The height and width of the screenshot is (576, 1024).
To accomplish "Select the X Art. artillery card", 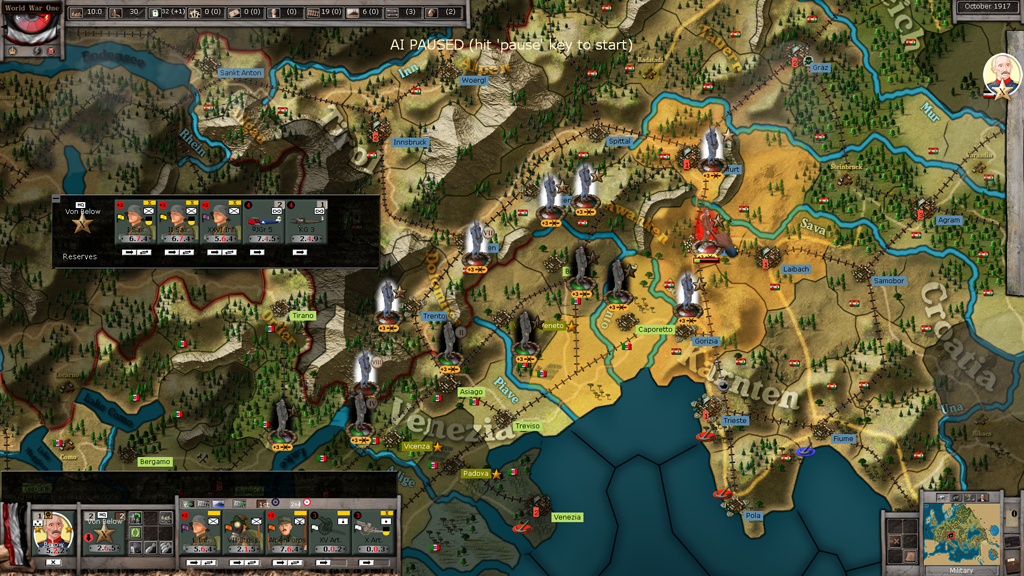I will point(372,534).
